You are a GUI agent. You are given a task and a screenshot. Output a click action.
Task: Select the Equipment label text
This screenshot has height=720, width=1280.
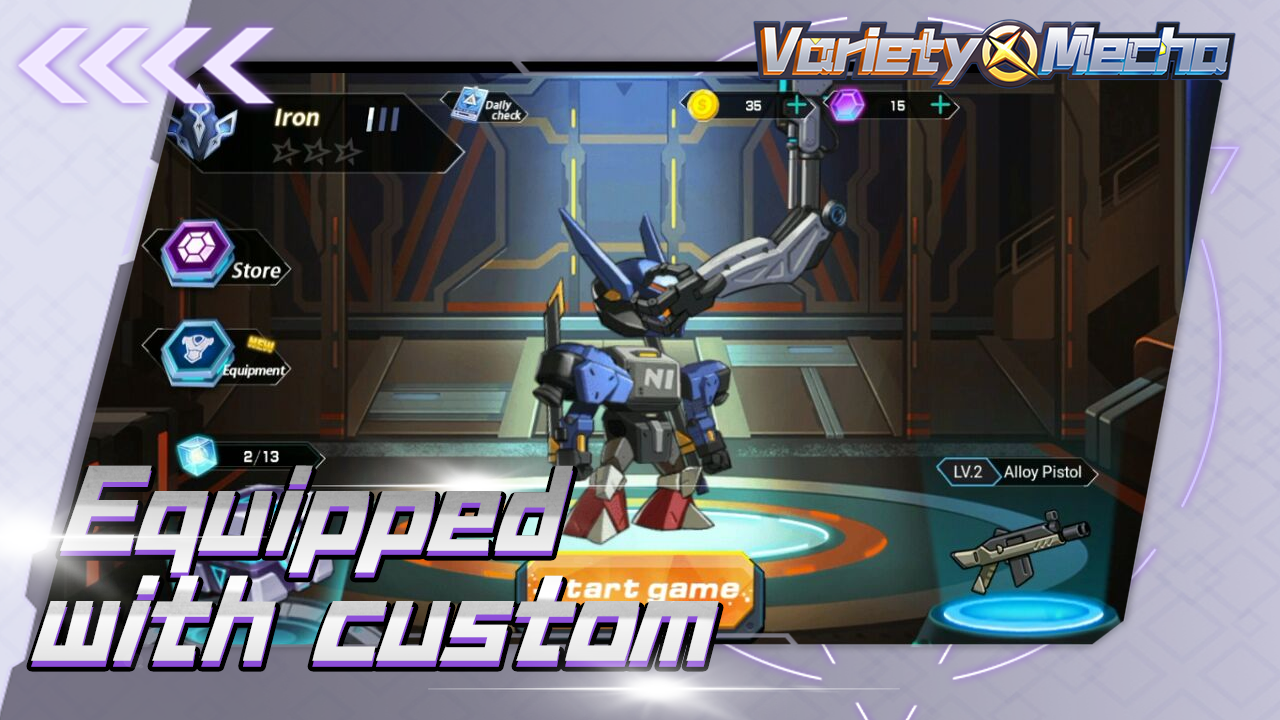coord(254,372)
